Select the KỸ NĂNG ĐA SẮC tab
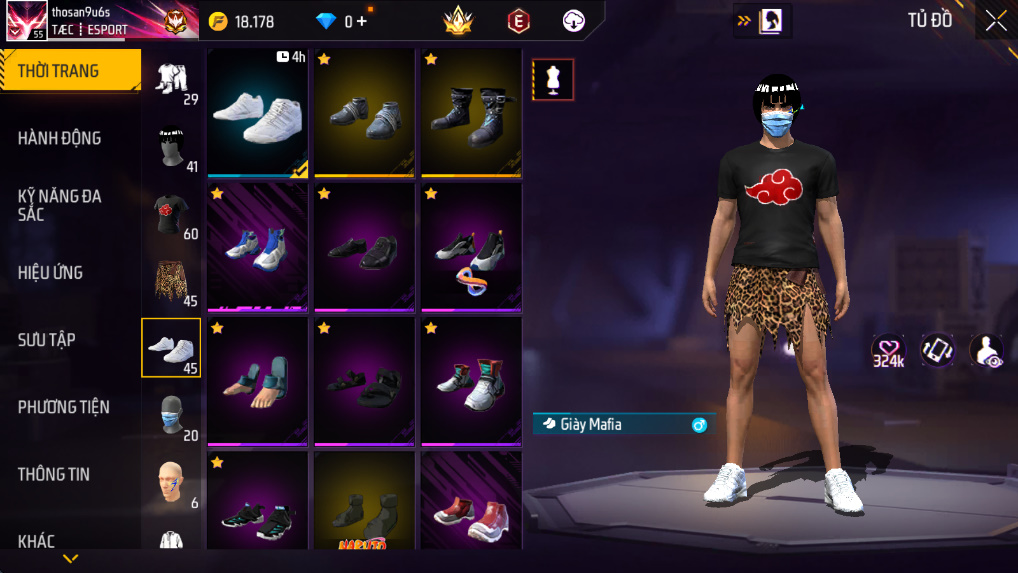 click(60, 205)
